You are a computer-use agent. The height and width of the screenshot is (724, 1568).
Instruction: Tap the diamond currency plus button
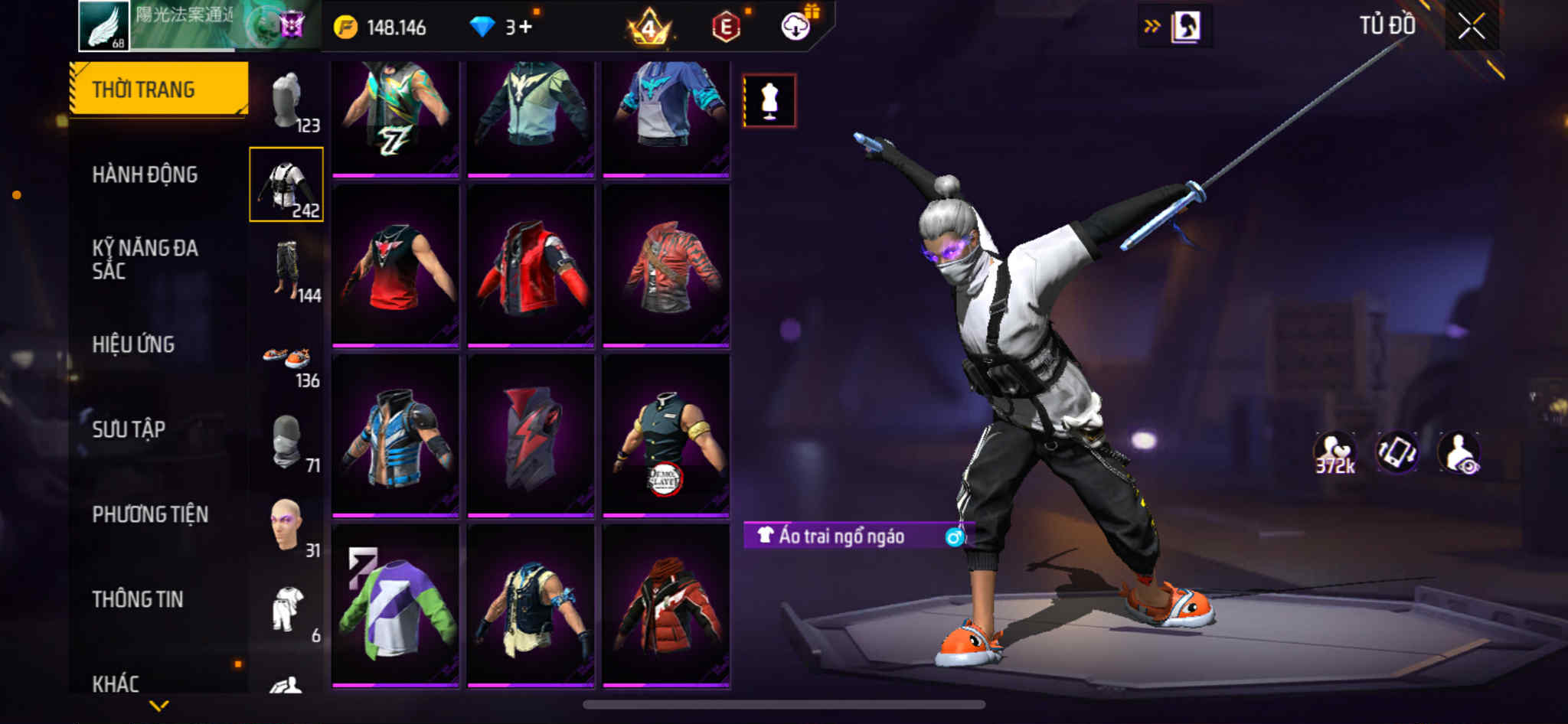click(x=524, y=28)
